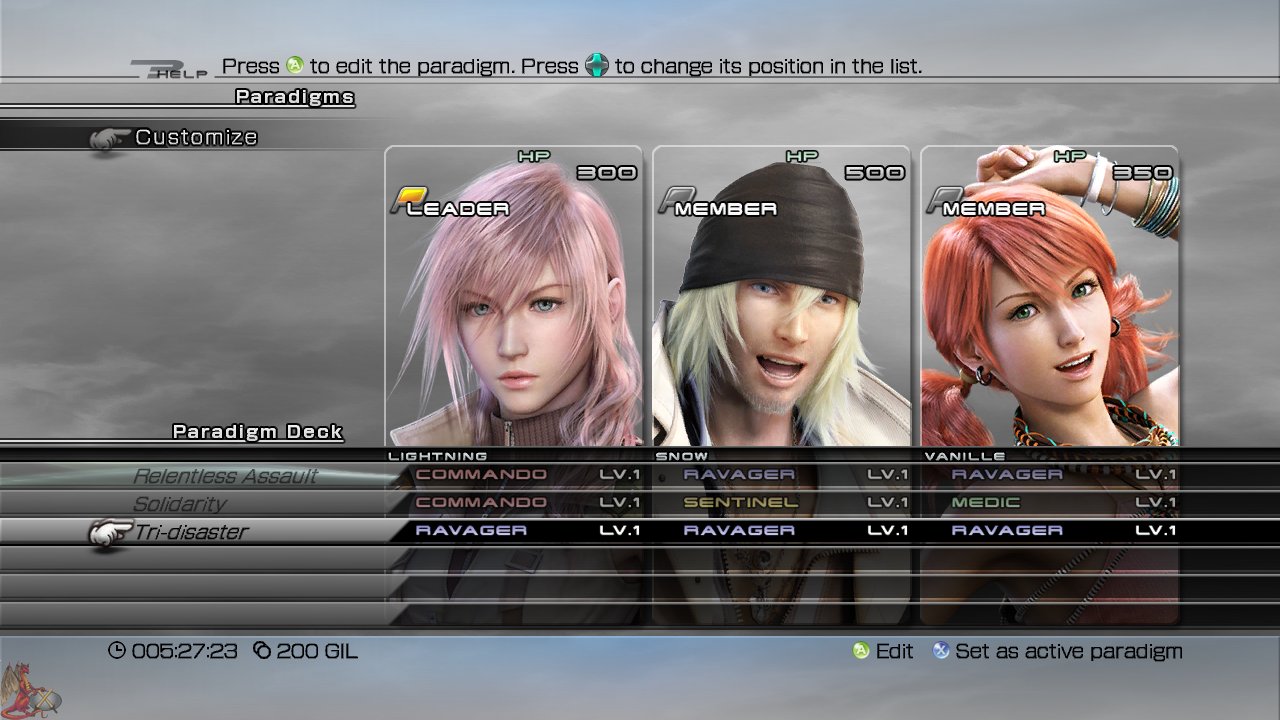Highlight the Tri-disaster paradigm

[x=191, y=532]
